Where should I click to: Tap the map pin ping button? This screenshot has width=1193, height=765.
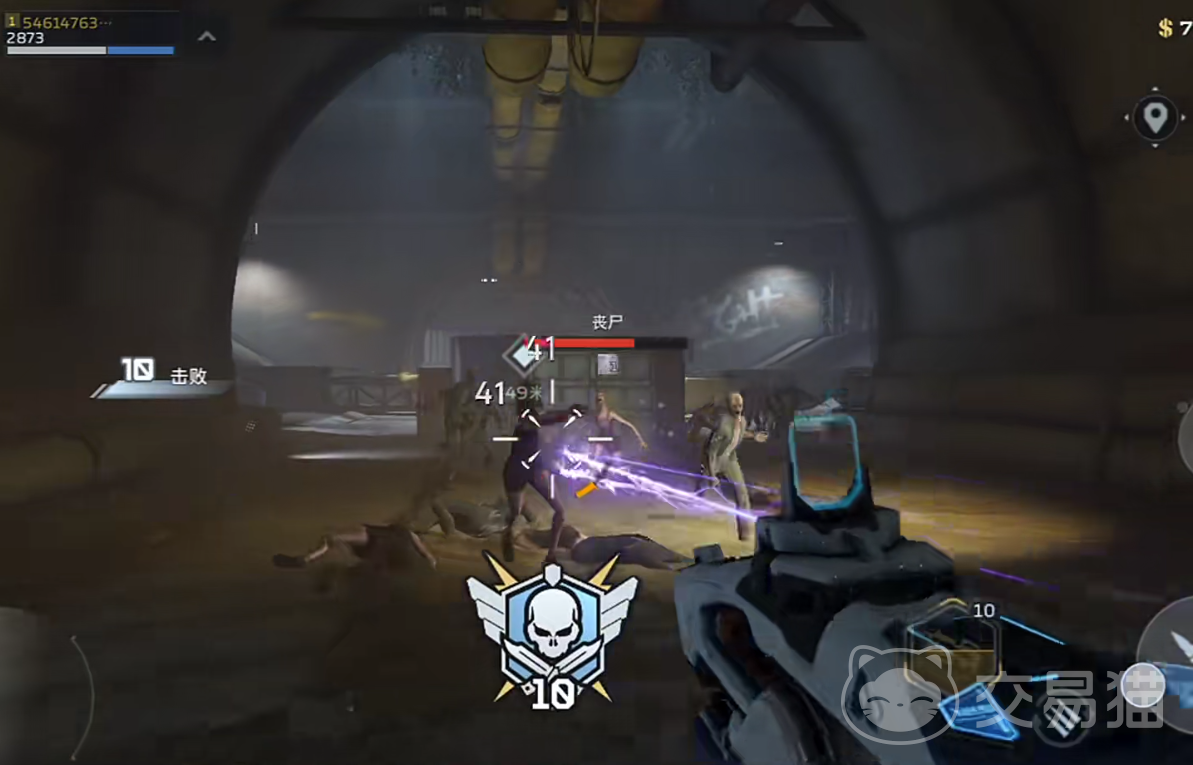(1155, 118)
